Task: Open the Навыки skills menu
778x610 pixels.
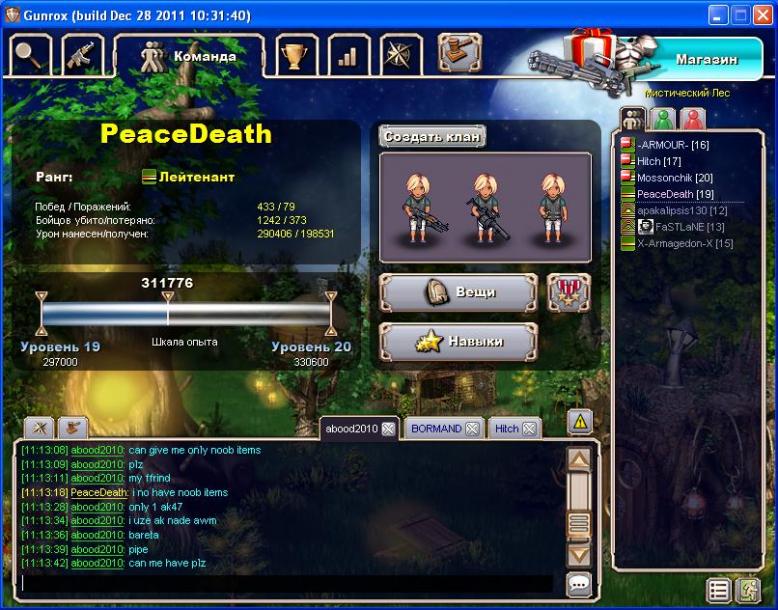Action: tap(459, 342)
